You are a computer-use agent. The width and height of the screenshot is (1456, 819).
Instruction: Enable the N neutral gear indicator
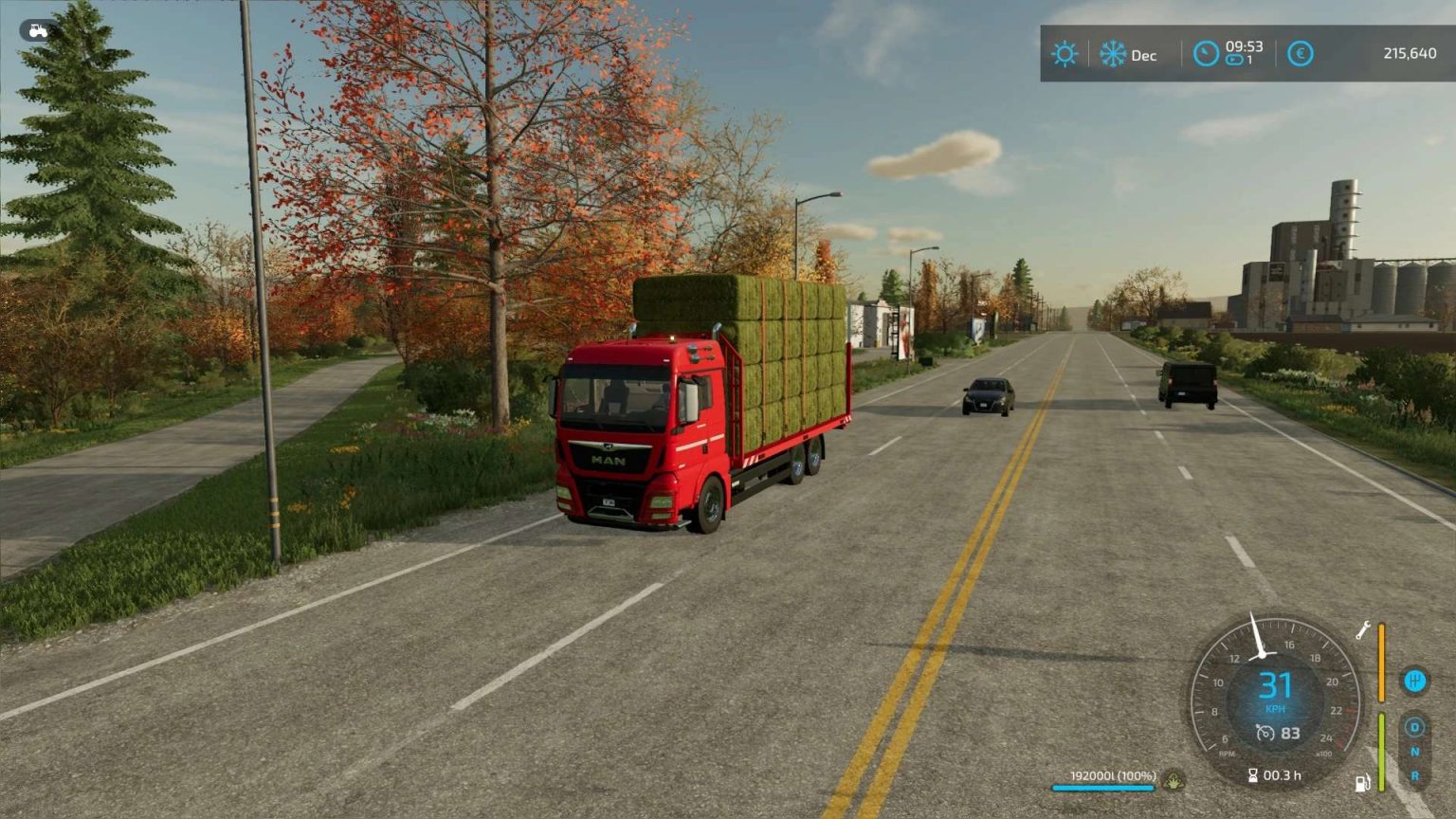[1414, 751]
